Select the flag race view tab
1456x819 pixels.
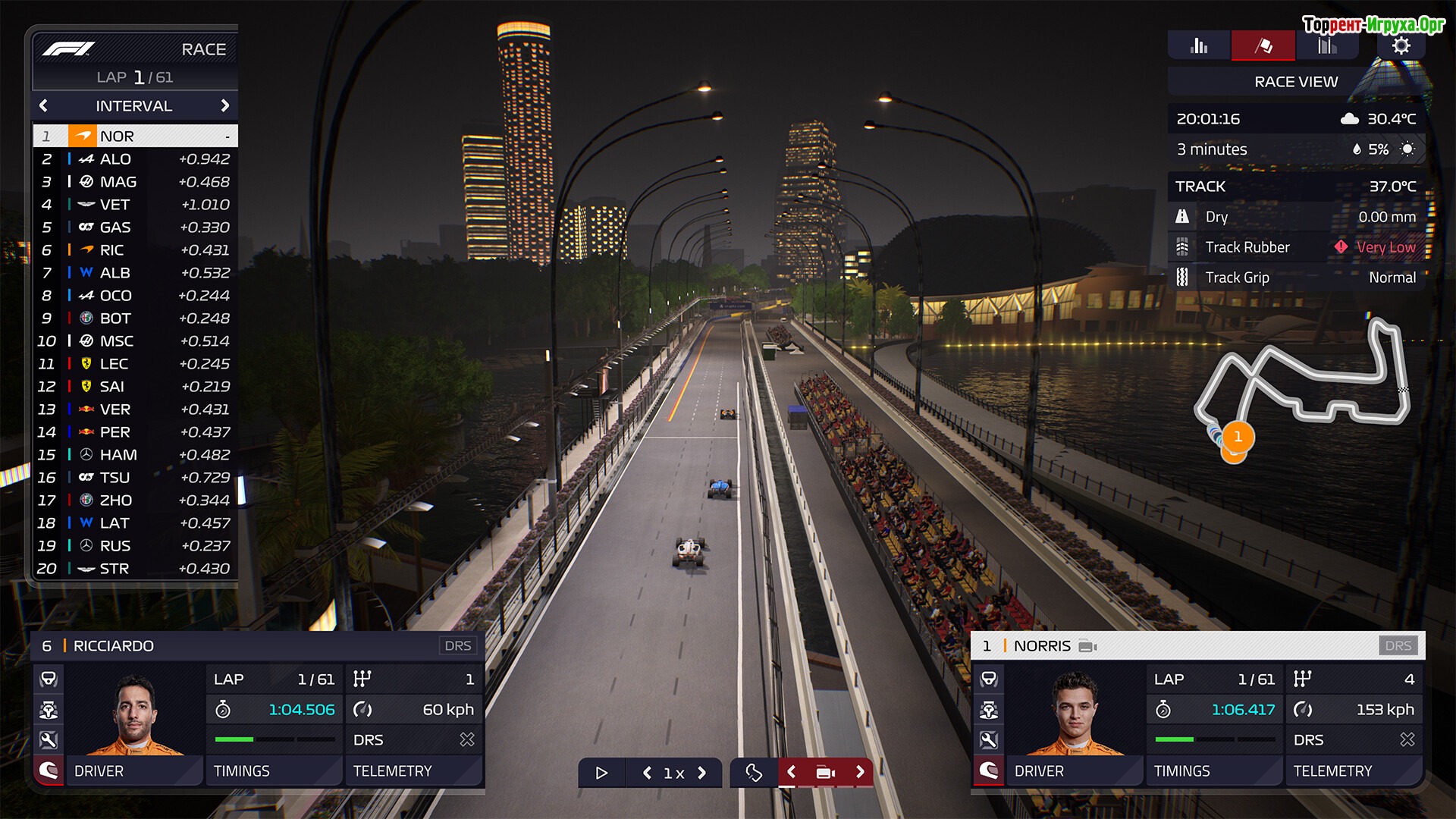click(1263, 46)
